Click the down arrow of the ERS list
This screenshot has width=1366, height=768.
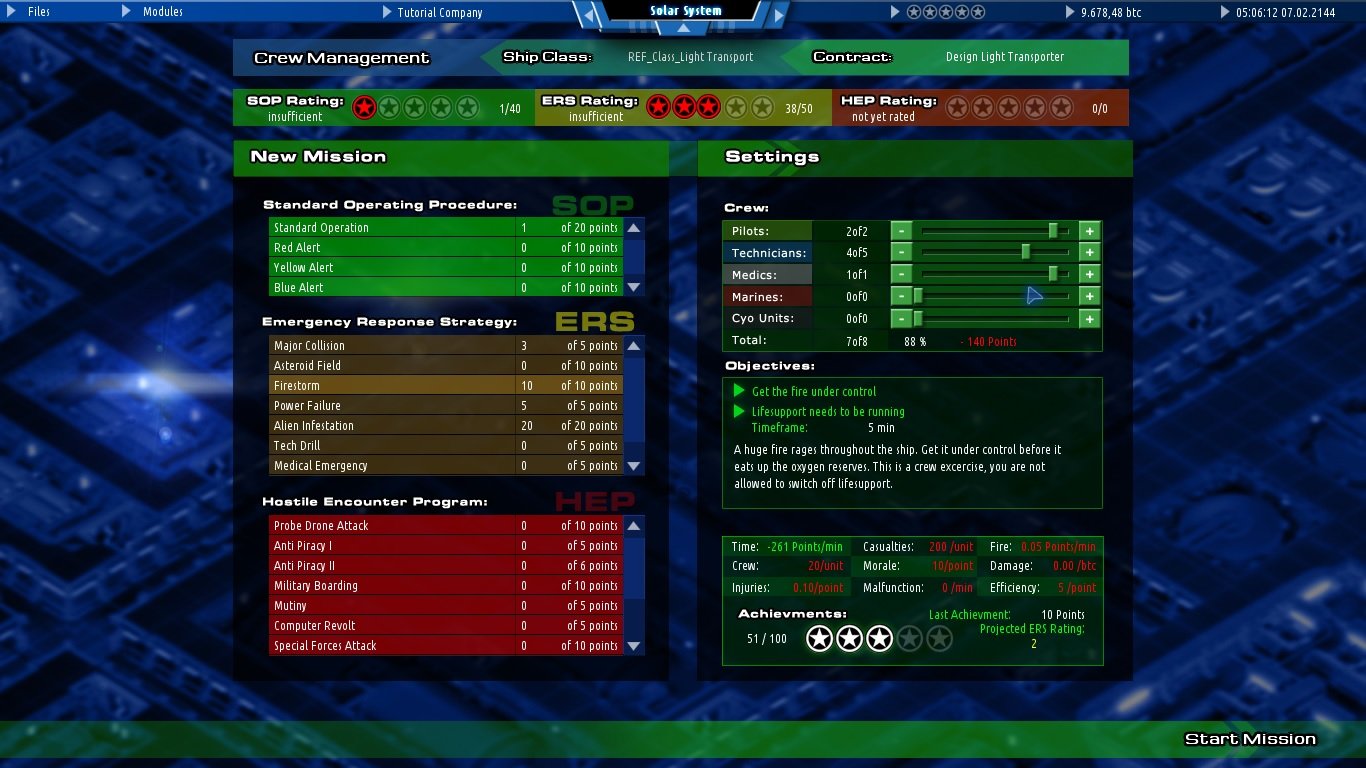(x=633, y=465)
